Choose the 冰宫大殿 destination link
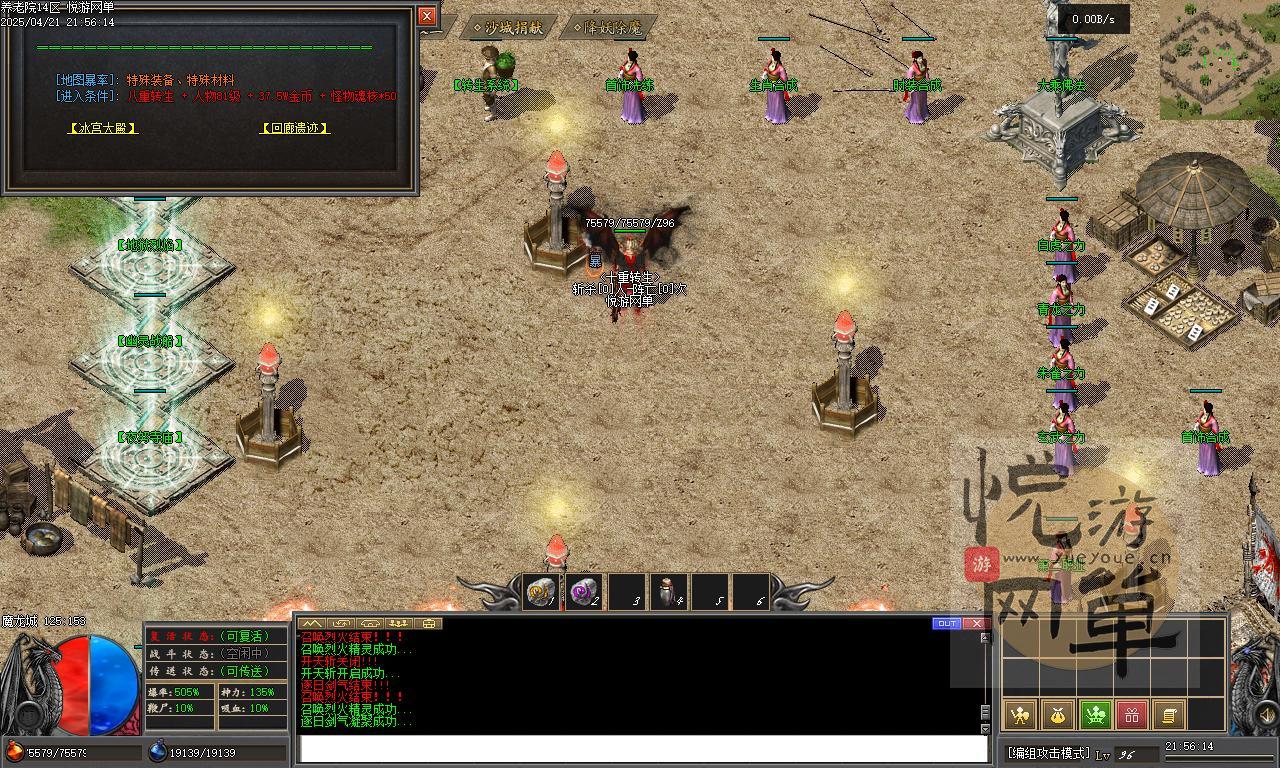 102,128
